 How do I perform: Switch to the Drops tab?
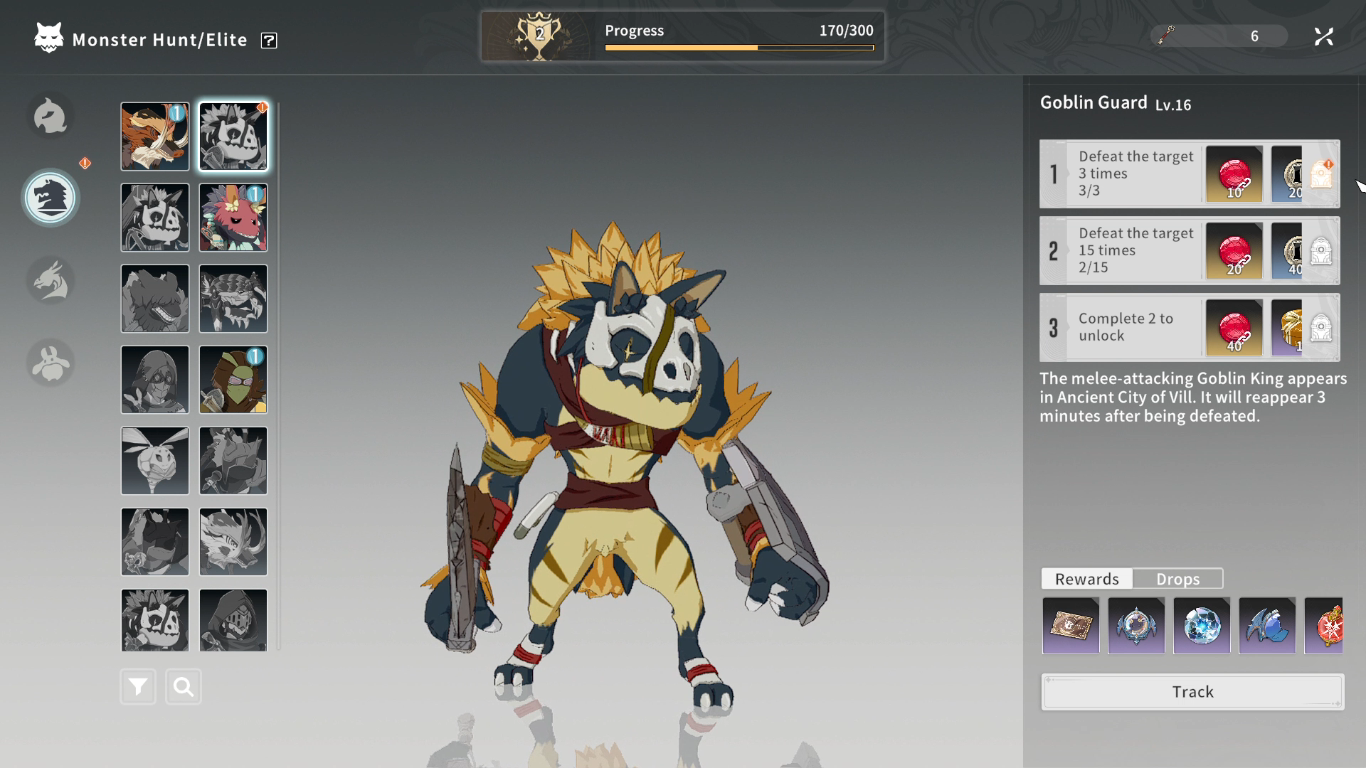[x=1177, y=579]
